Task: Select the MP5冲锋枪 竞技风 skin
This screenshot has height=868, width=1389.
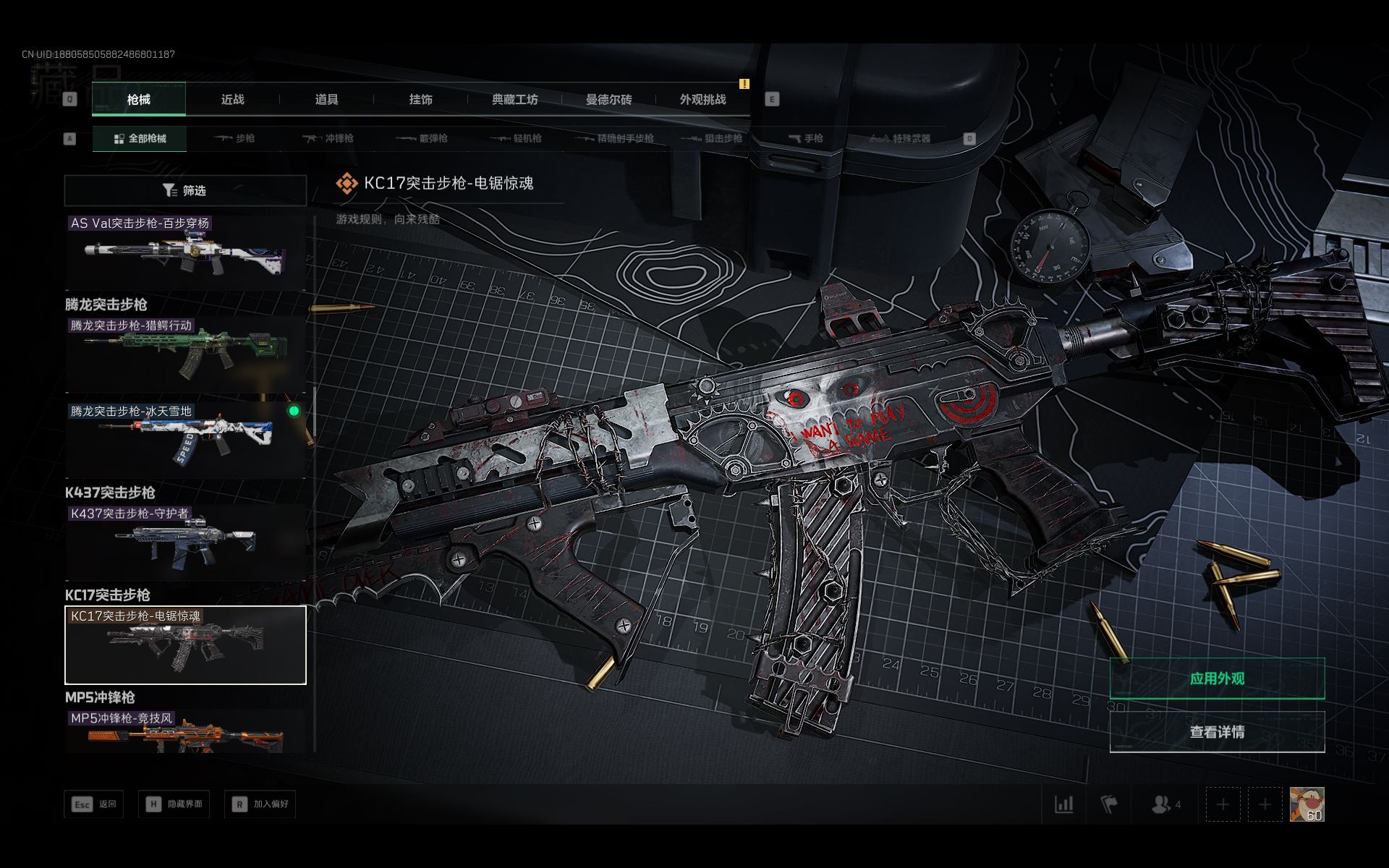Action: 185,732
